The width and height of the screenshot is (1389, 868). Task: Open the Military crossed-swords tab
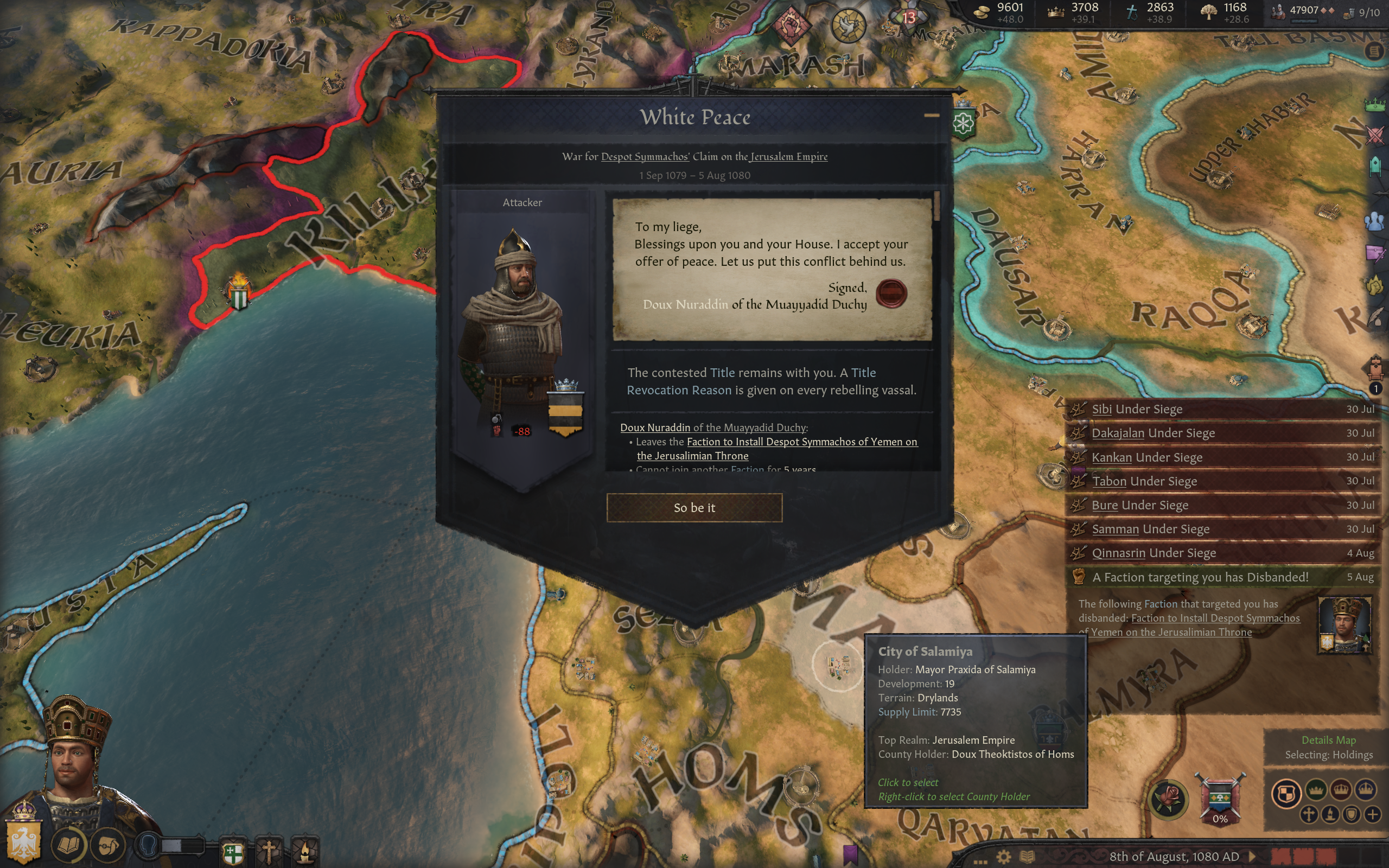click(1375, 136)
